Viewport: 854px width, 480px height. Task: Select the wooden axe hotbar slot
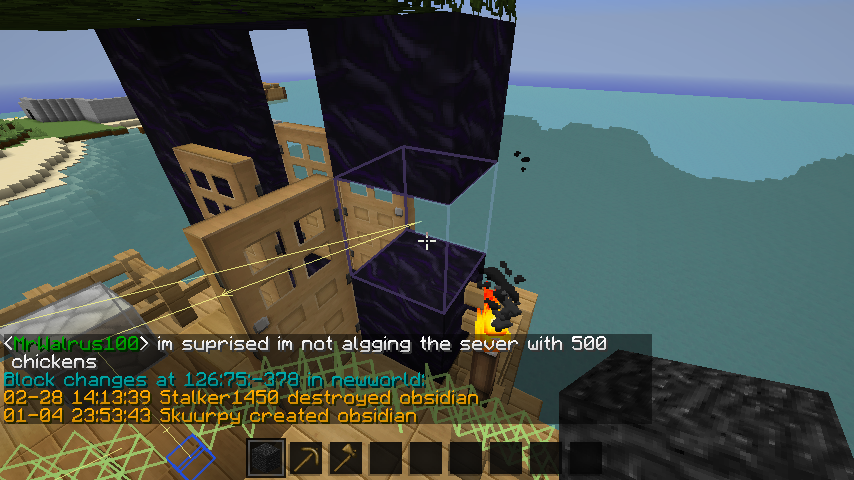tap(346, 458)
